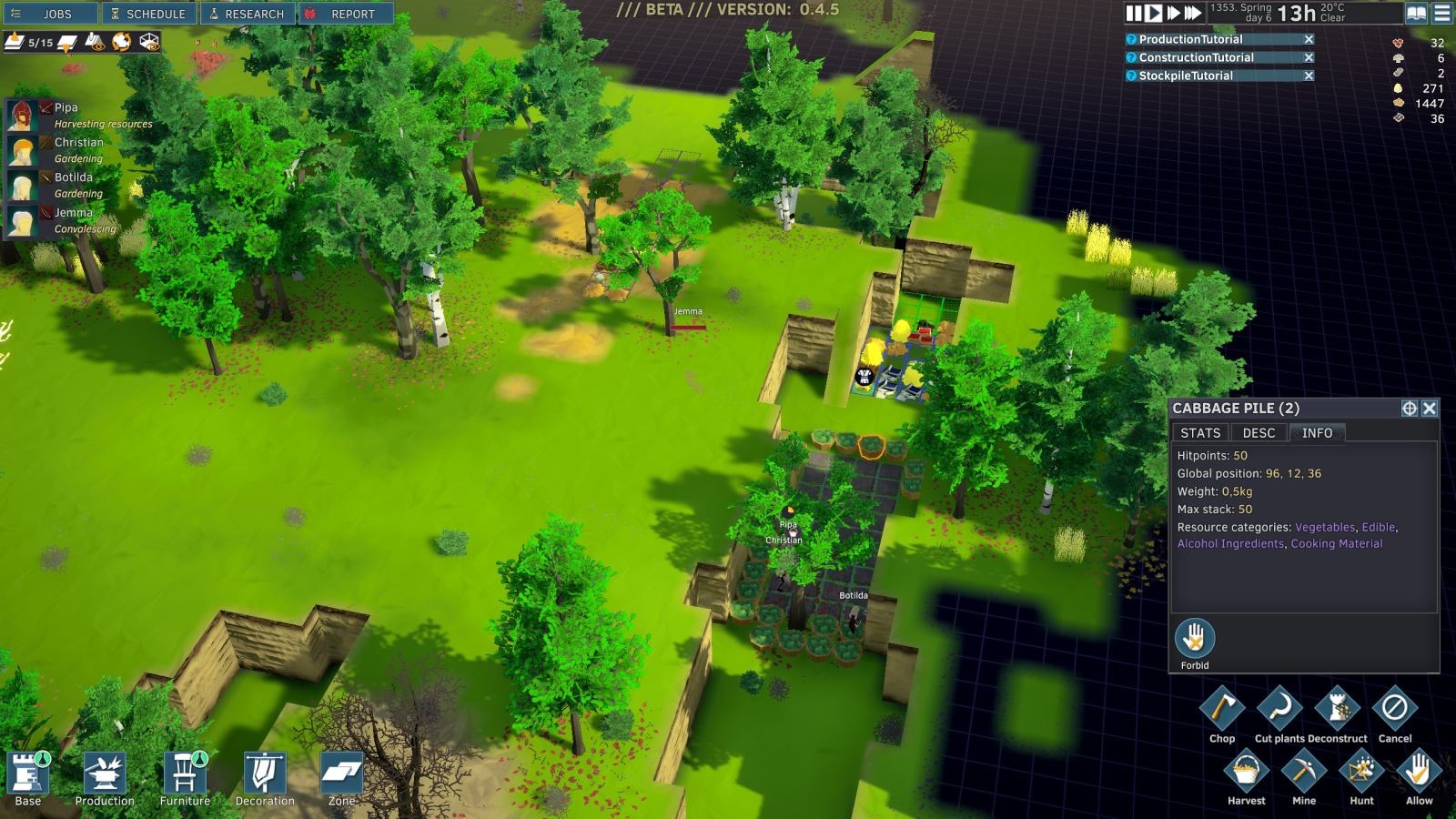The image size is (1456, 819).
Task: Dismiss the ProductionTutorial entry
Action: (x=1309, y=39)
